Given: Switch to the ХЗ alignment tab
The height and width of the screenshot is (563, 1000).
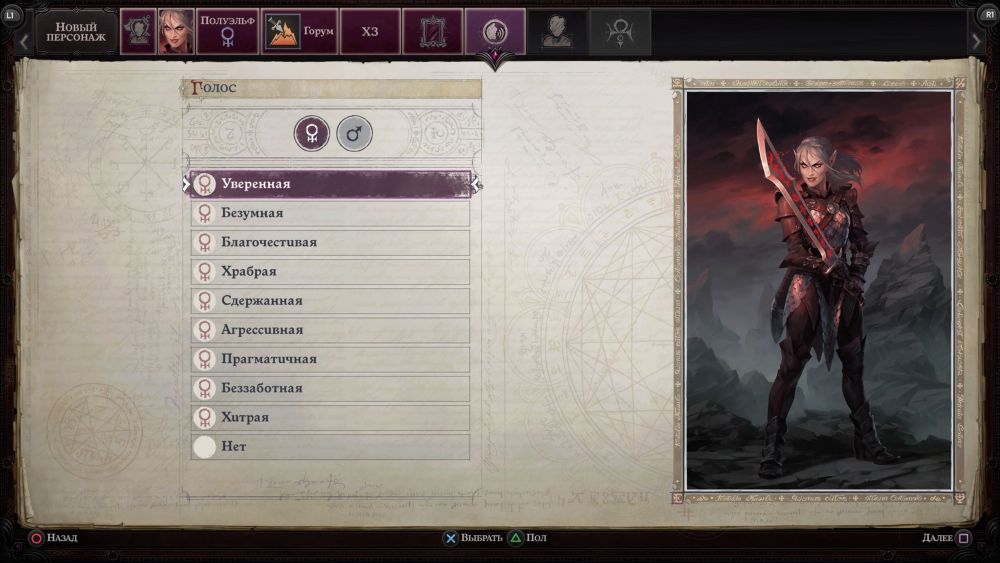Looking at the screenshot, I should [370, 32].
